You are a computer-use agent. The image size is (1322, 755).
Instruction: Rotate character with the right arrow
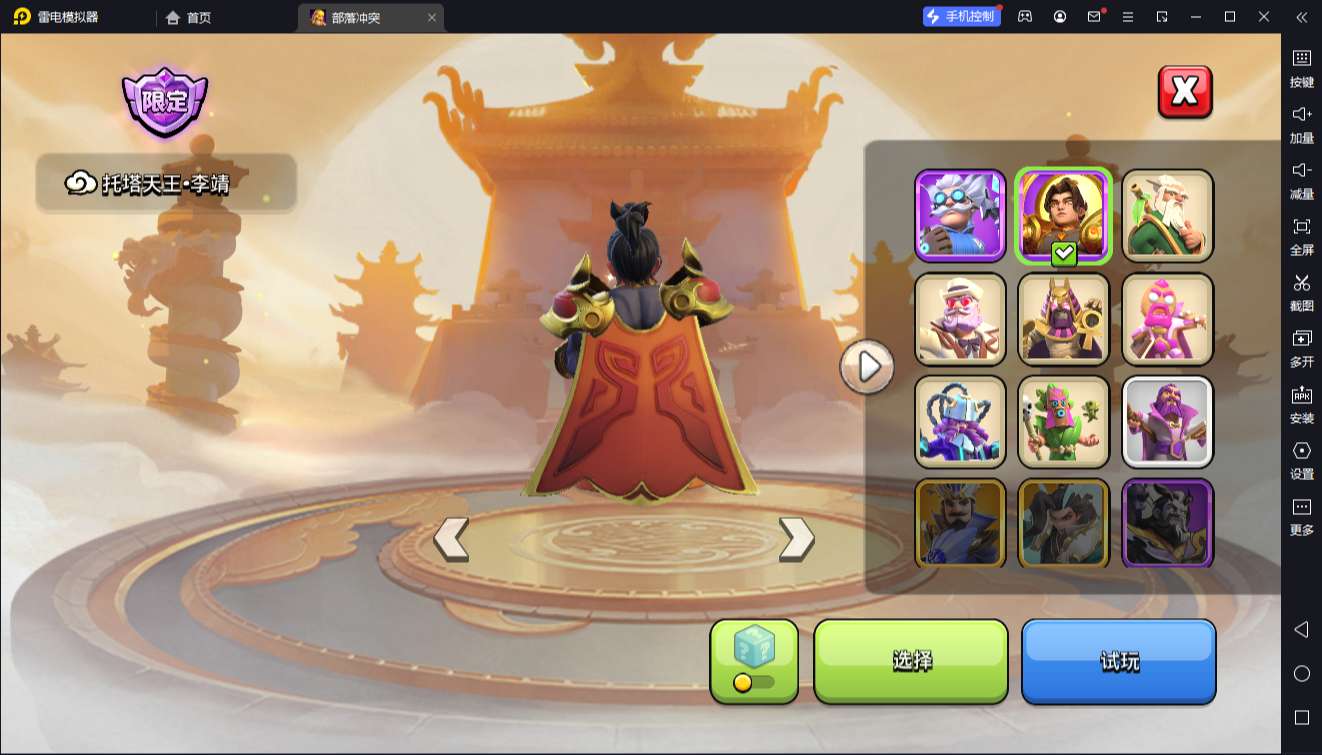[796, 539]
